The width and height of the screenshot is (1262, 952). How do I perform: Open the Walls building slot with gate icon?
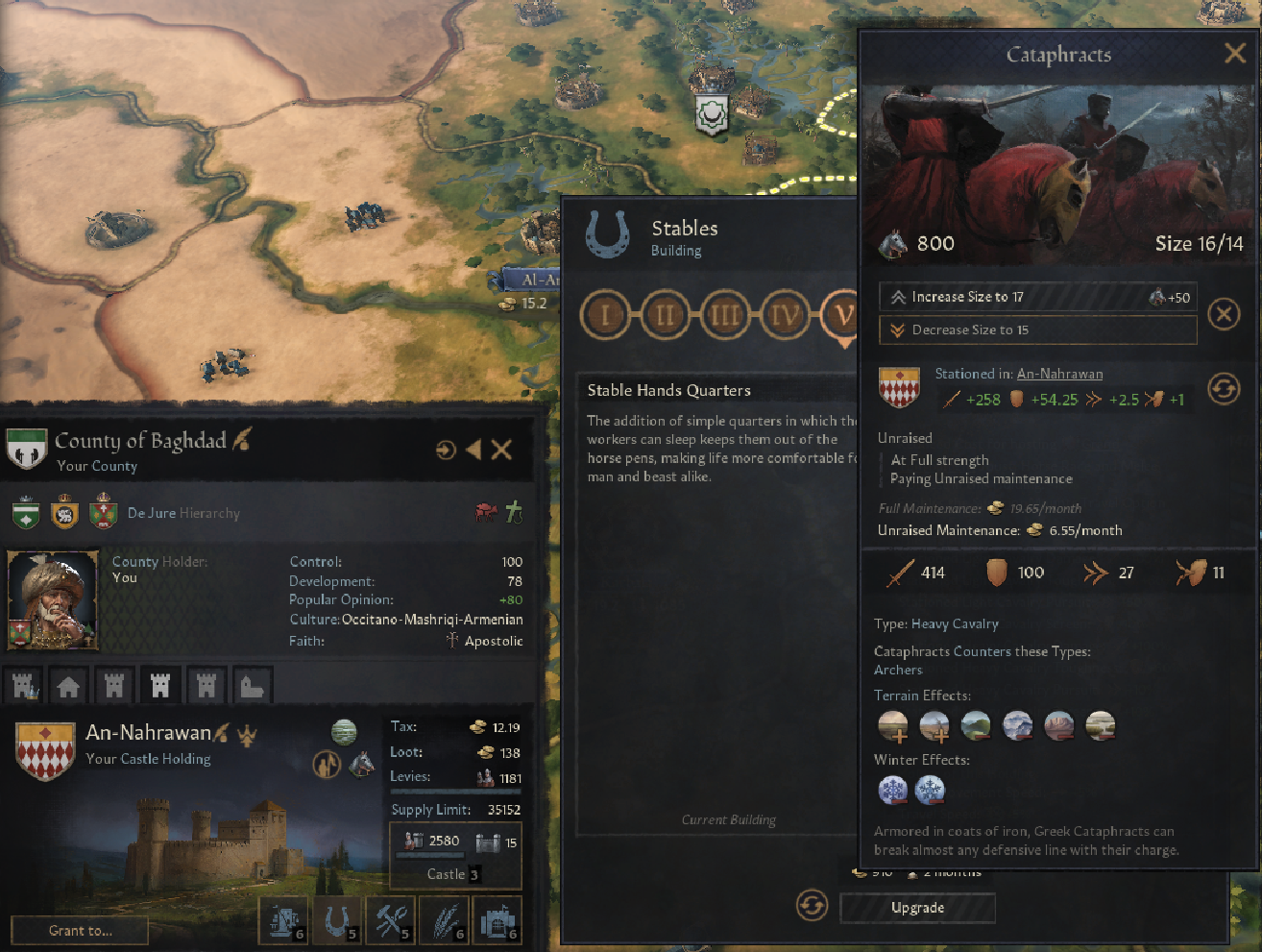[497, 919]
